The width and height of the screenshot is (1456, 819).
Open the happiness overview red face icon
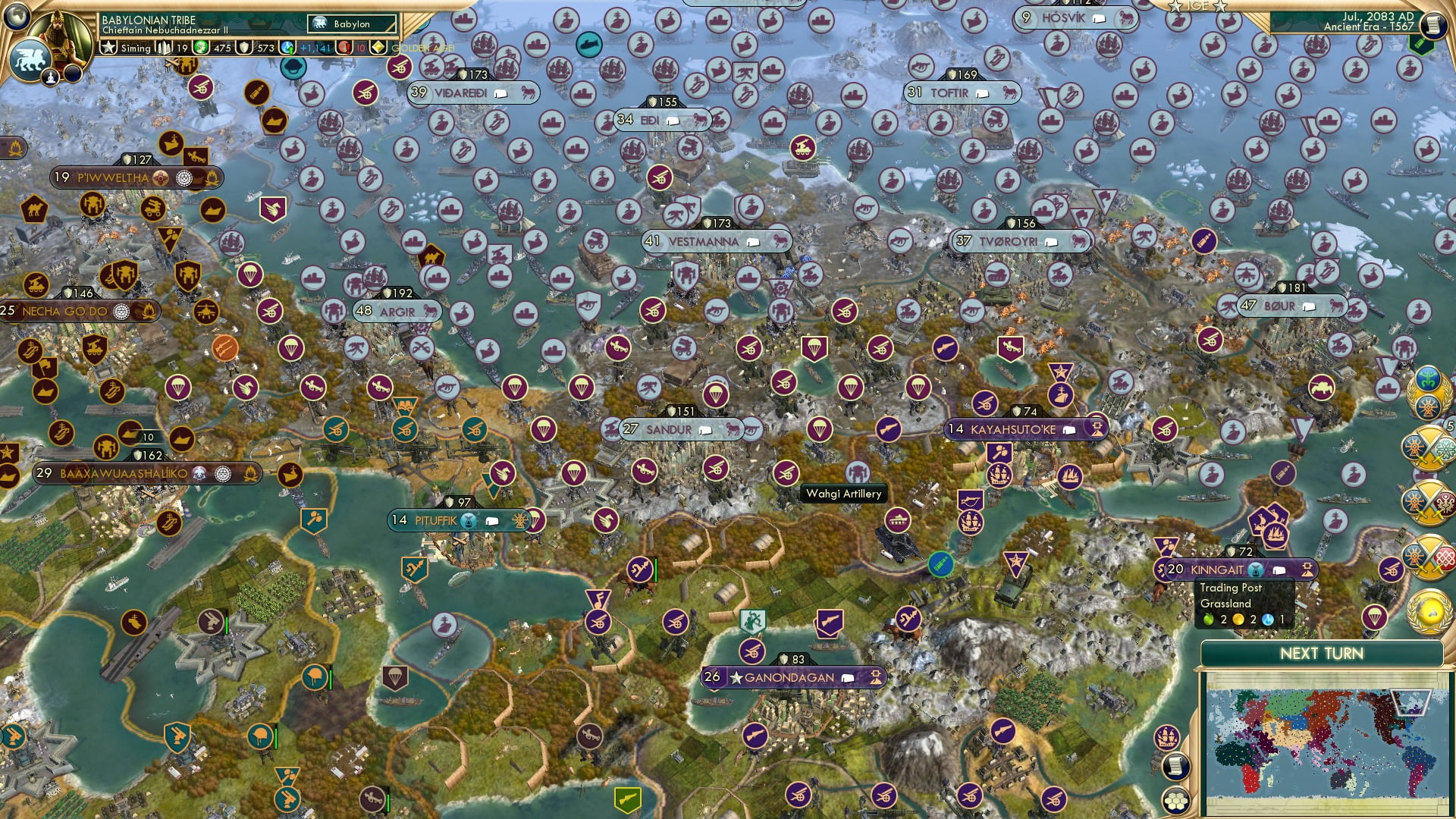pyautogui.click(x=344, y=47)
